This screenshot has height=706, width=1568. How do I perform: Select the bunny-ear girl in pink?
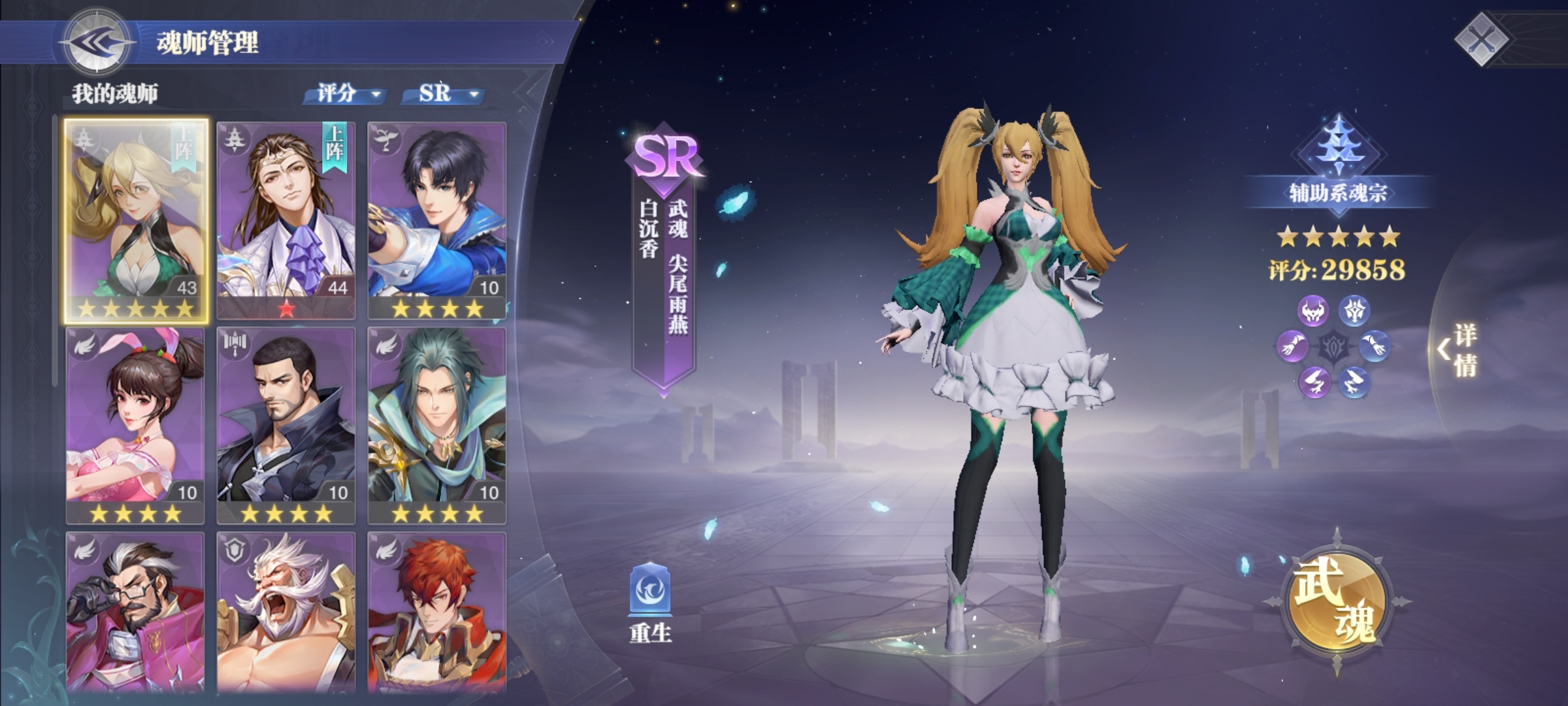pyautogui.click(x=135, y=425)
